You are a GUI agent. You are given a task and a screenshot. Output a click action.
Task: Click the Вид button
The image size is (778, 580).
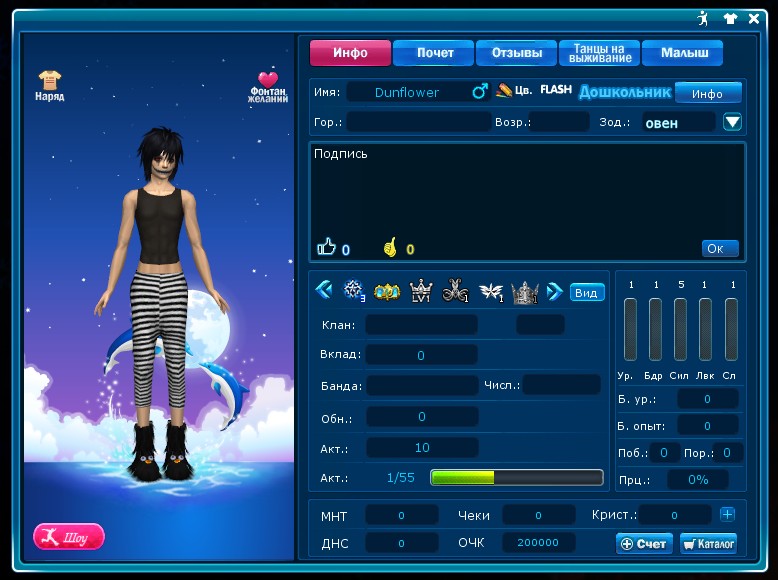[x=587, y=293]
